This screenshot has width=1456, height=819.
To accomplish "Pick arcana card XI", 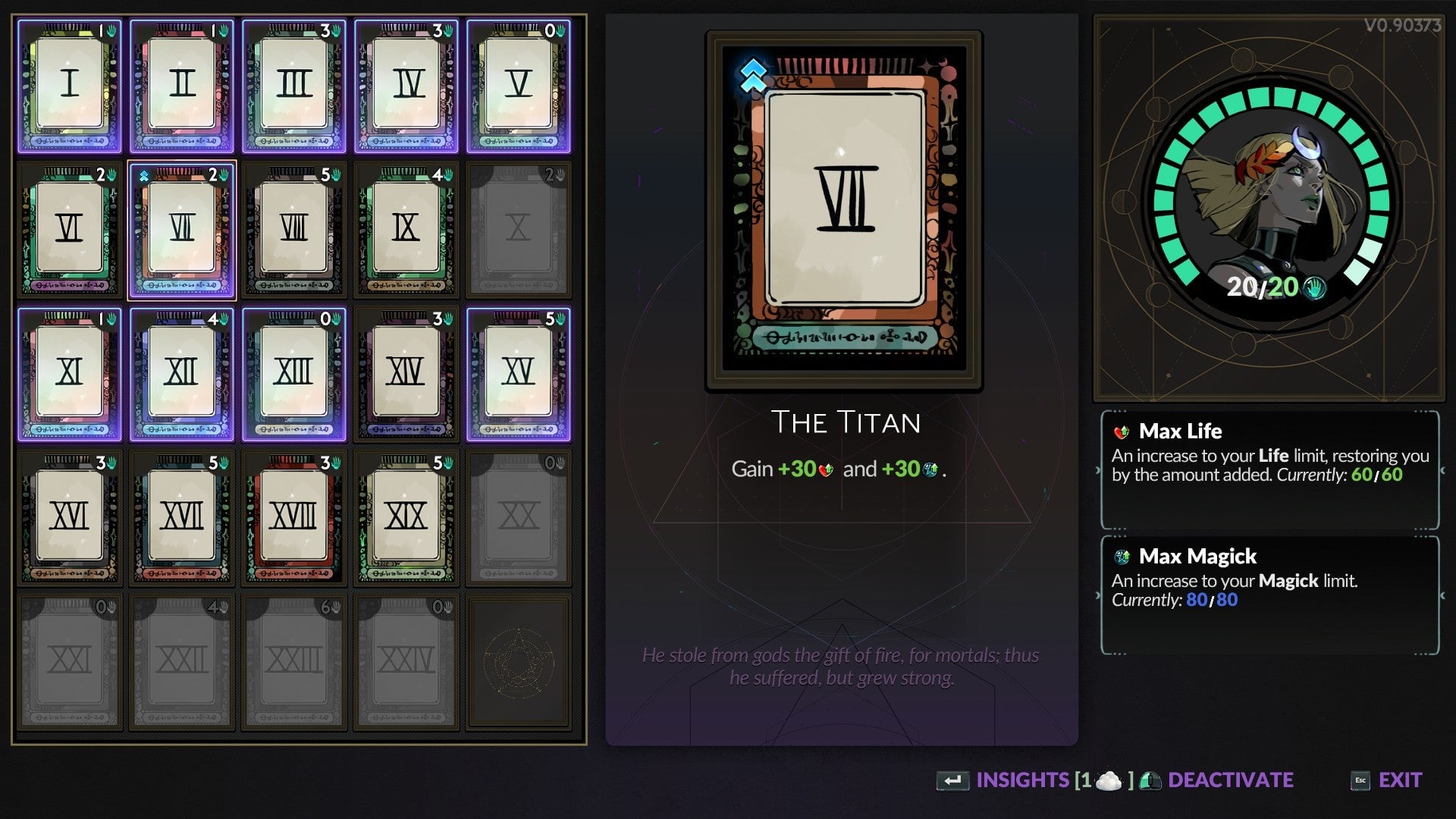I will click(70, 374).
